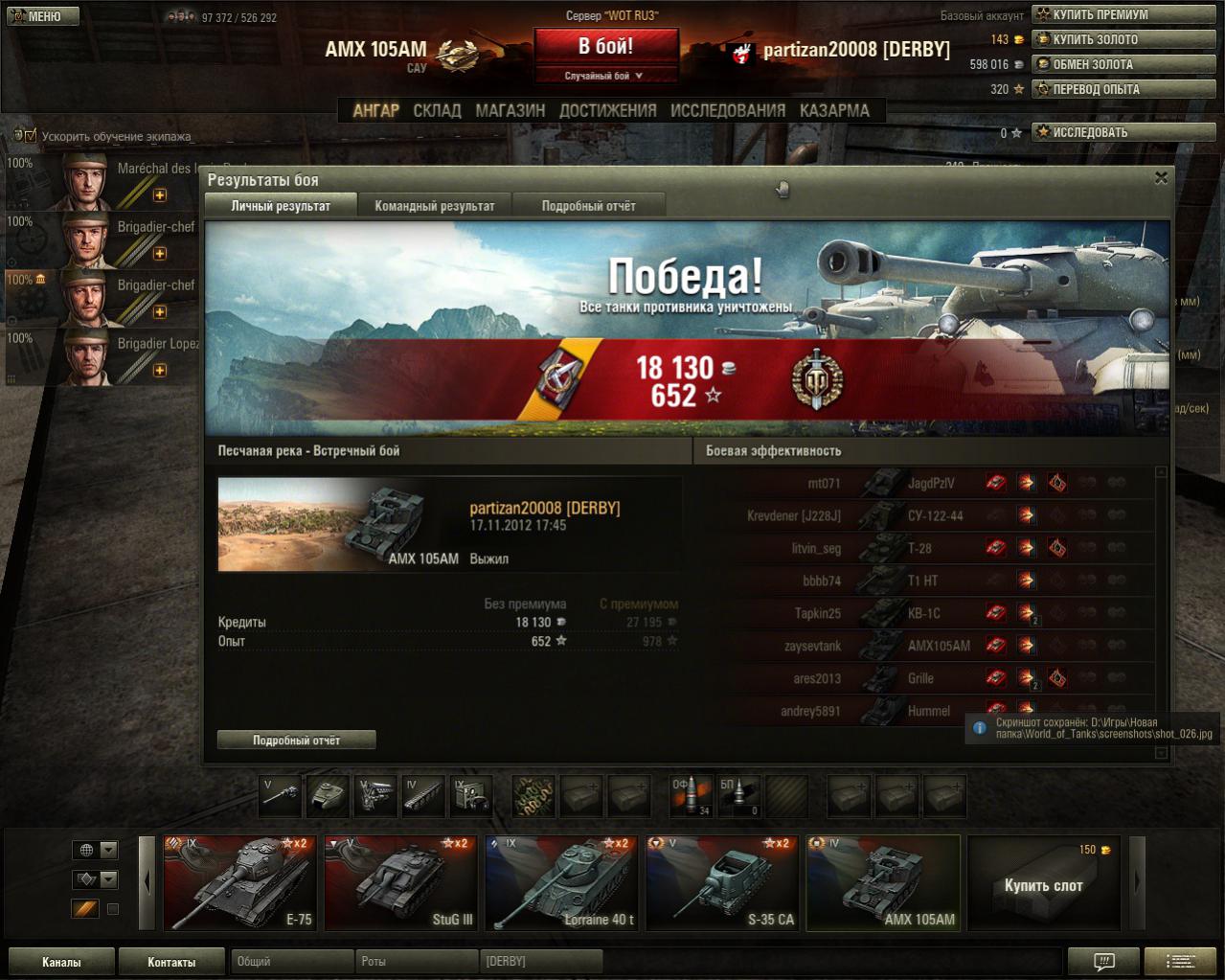
Task: Open the Контакты panel
Action: coord(171,962)
